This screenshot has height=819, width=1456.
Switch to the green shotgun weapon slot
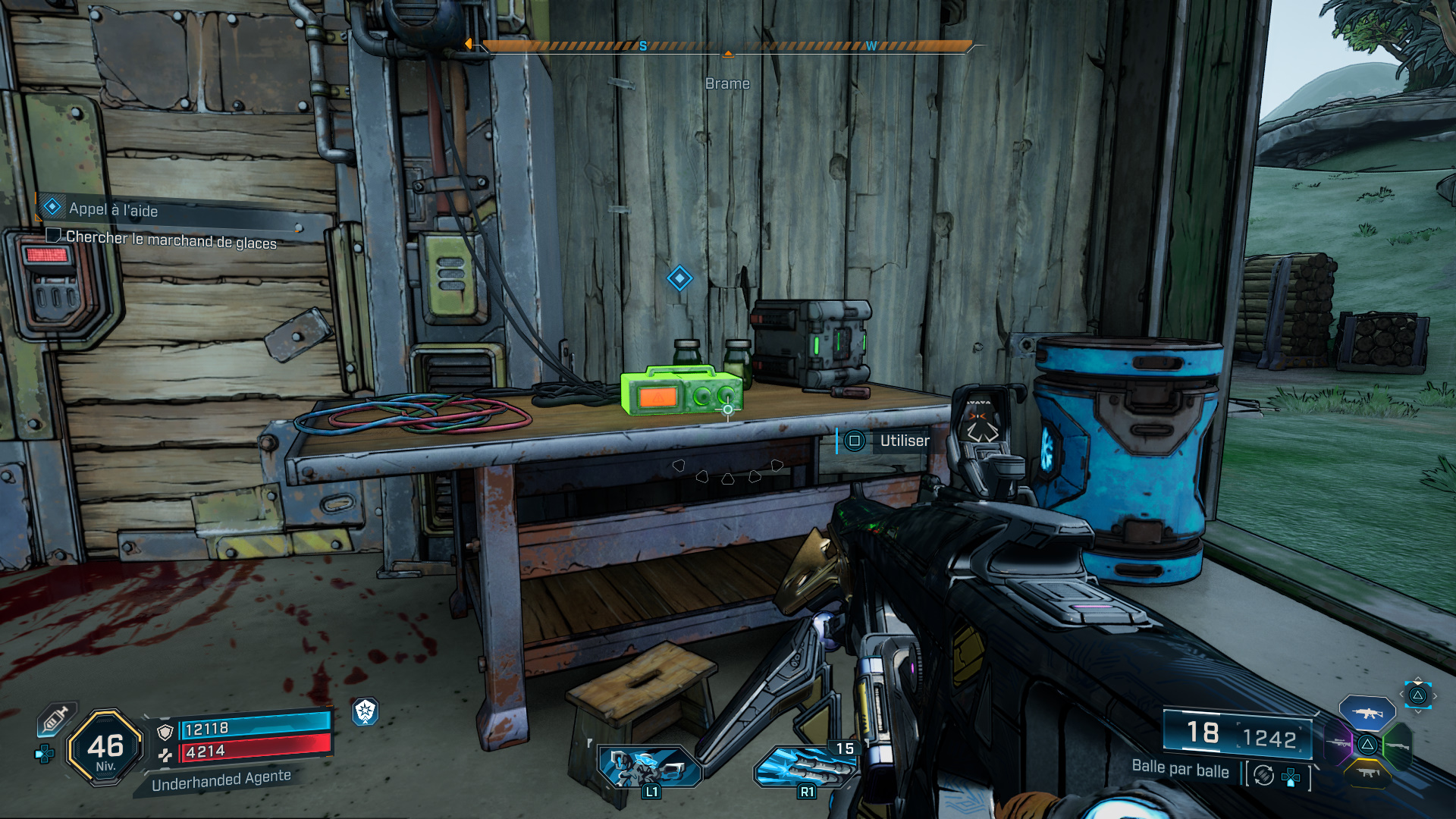click(x=1397, y=745)
